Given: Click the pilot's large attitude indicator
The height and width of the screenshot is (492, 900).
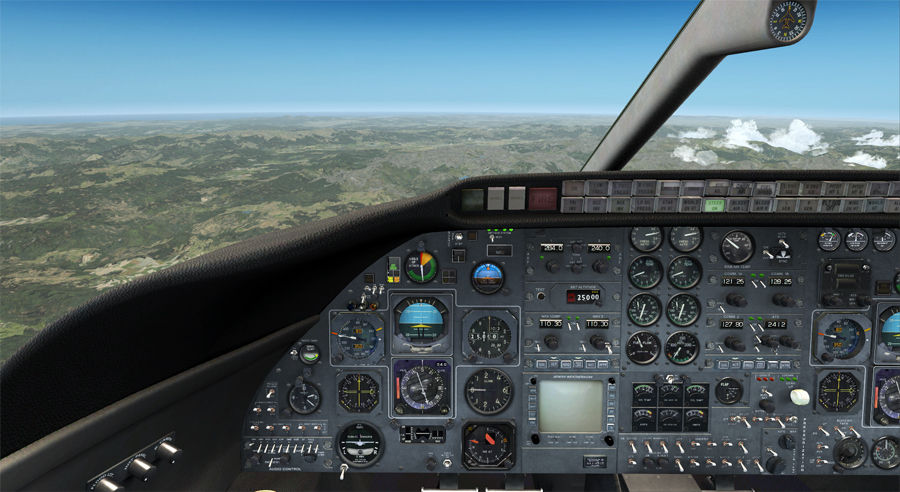Looking at the screenshot, I should pos(421,321).
